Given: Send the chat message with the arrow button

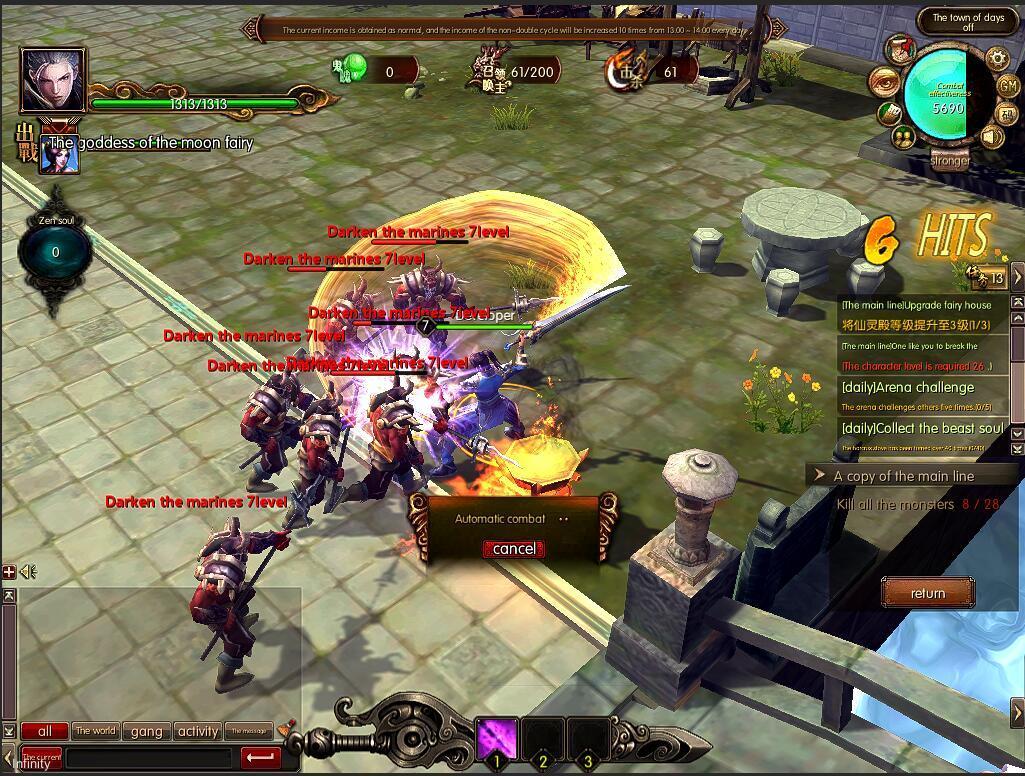Looking at the screenshot, I should click(x=261, y=758).
